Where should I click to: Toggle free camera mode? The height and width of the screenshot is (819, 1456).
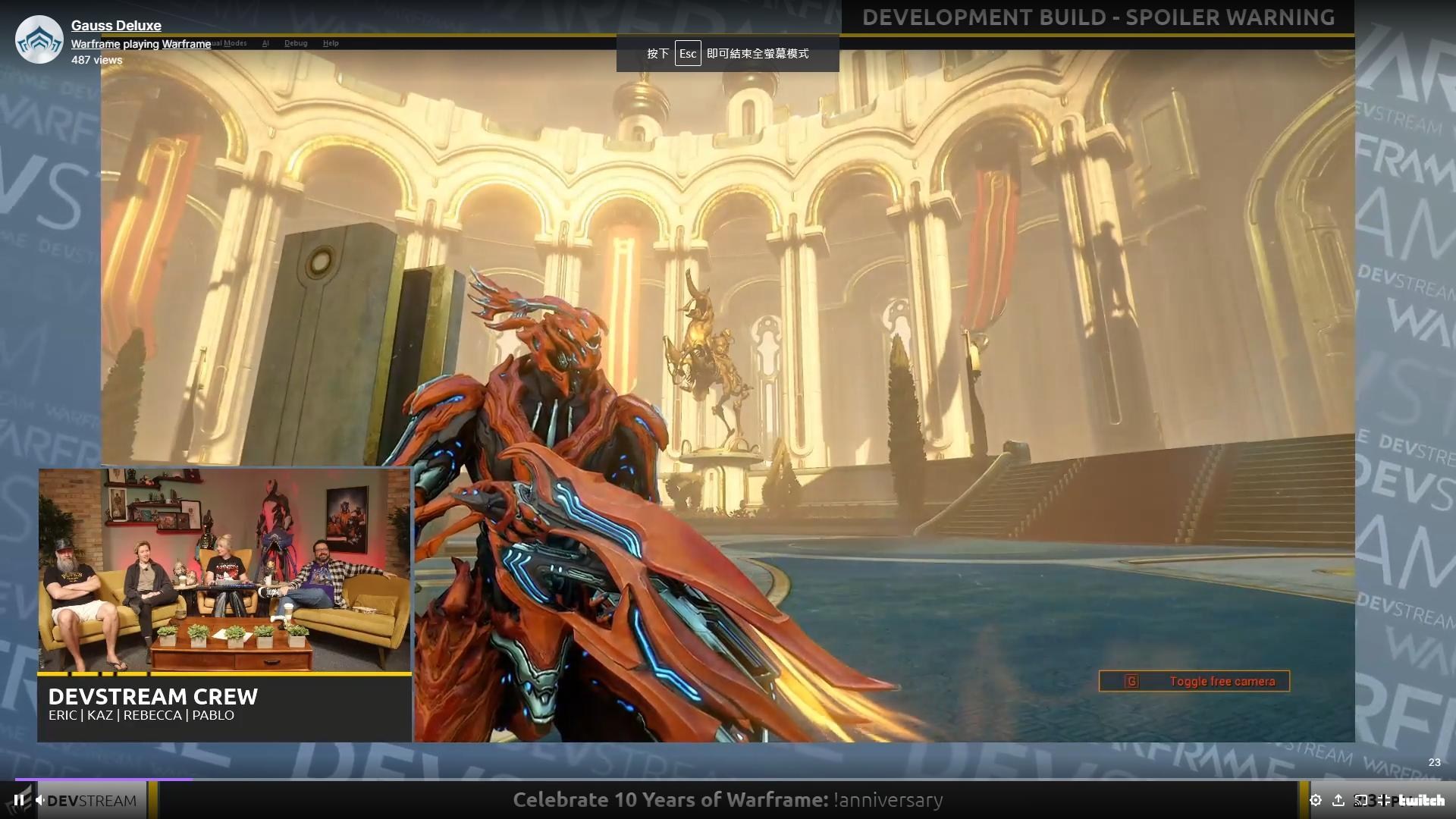click(x=1194, y=681)
